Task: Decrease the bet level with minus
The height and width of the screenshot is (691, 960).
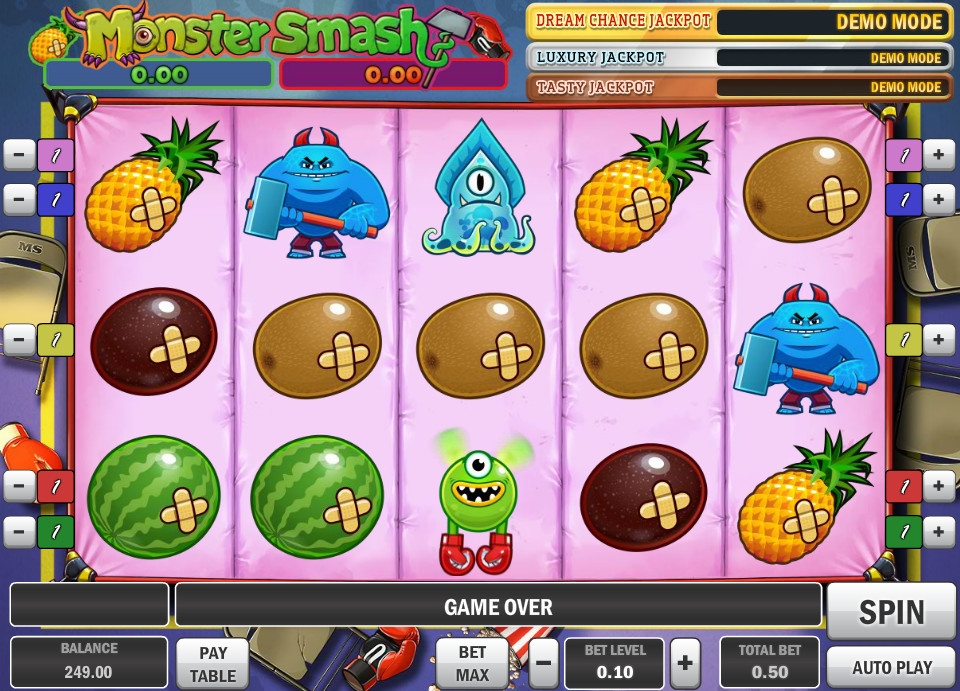Action: [543, 664]
